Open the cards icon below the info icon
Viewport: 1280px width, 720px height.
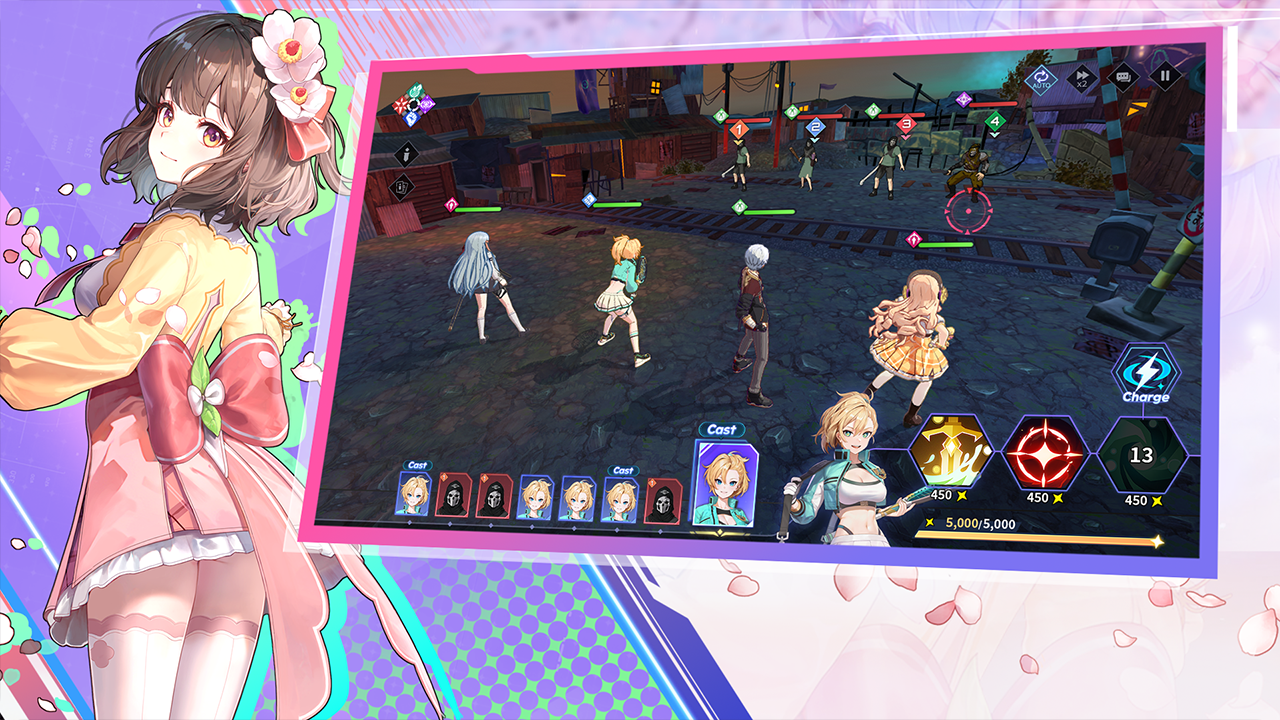401,187
